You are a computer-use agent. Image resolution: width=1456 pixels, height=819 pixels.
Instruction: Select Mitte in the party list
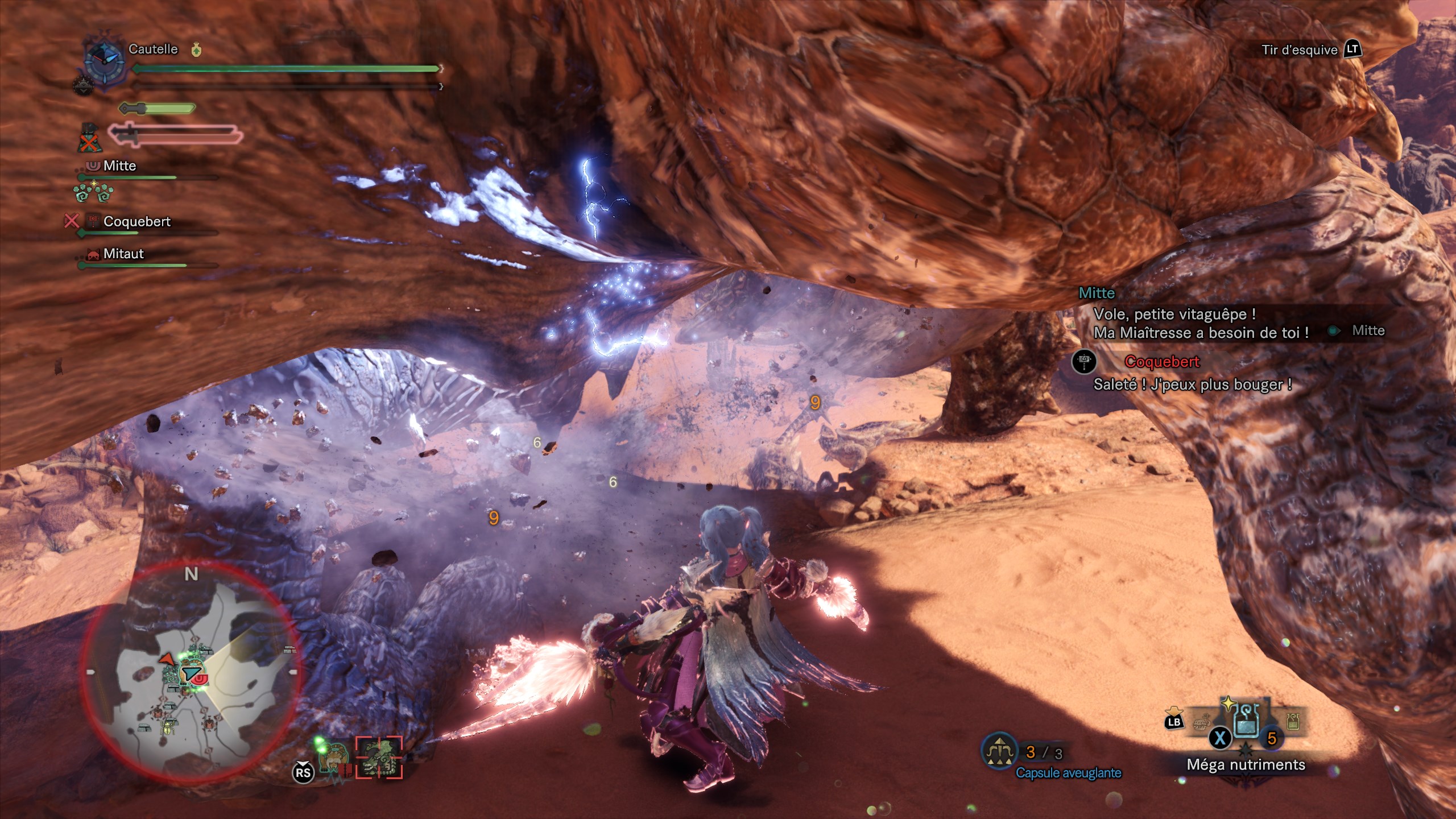tap(119, 166)
